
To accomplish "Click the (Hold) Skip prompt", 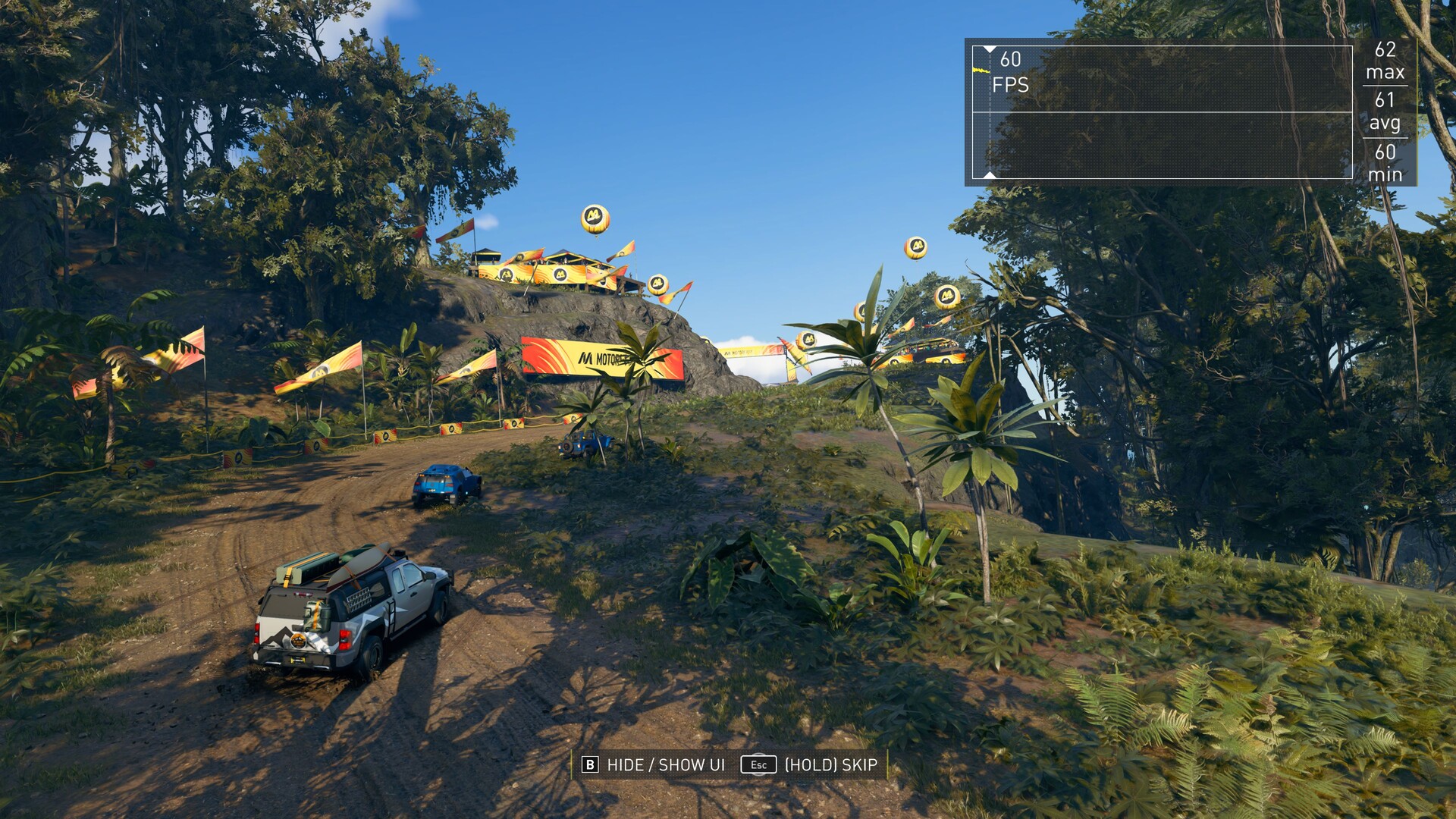I will tap(810, 764).
